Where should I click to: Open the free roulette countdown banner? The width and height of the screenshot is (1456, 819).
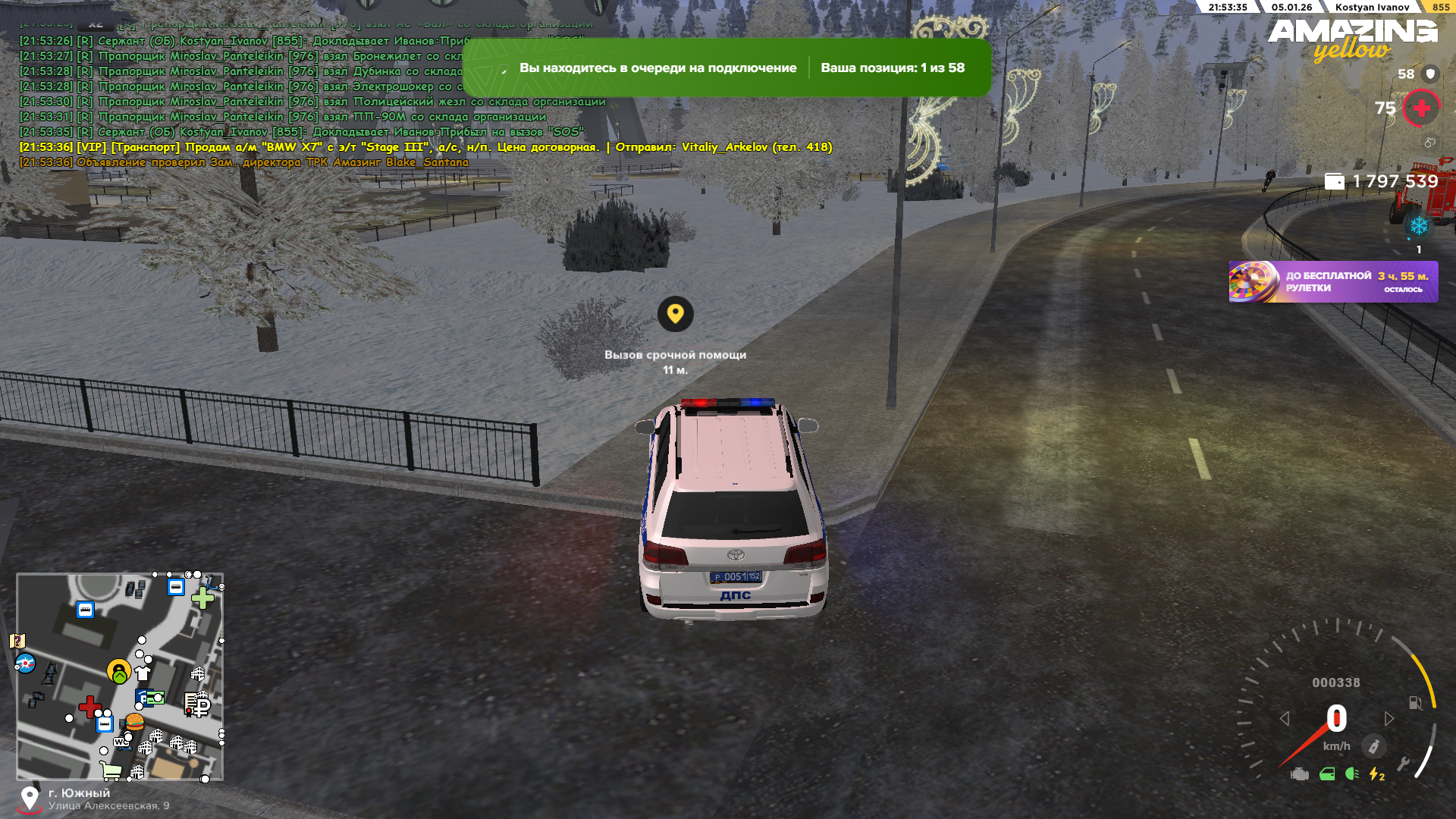pyautogui.click(x=1333, y=282)
